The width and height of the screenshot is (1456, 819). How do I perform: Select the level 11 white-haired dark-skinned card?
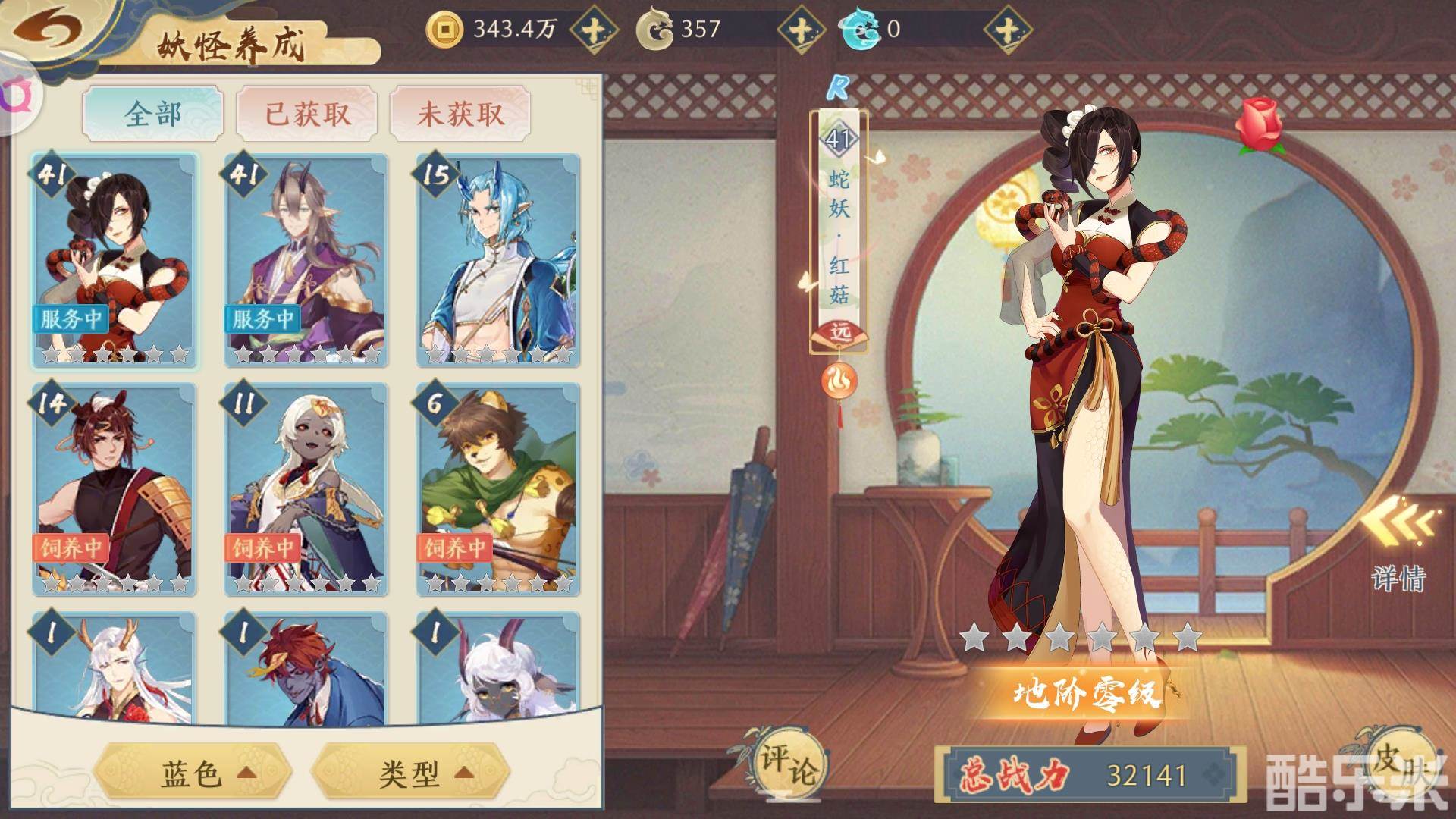(x=306, y=489)
